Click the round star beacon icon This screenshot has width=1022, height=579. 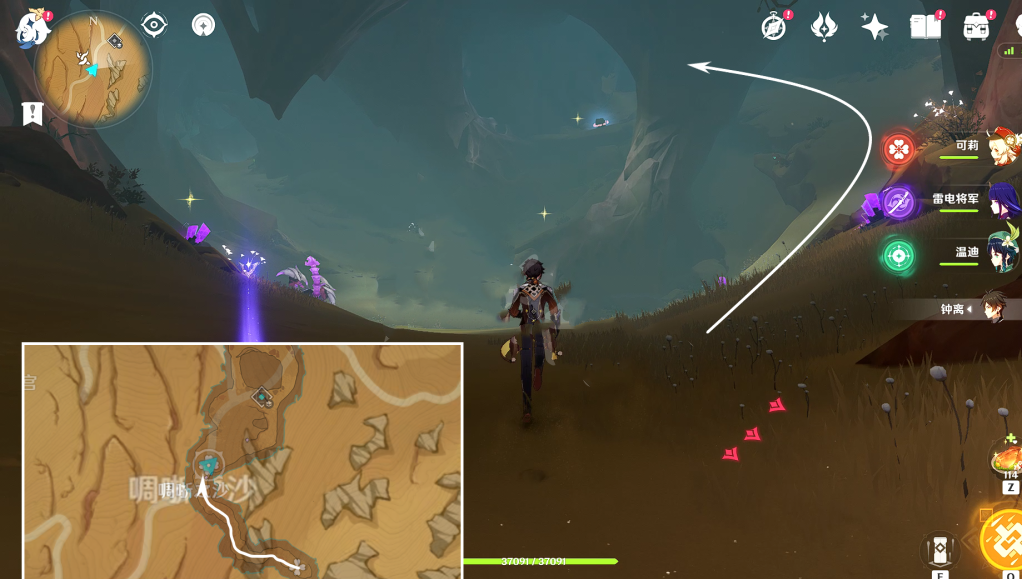(x=204, y=25)
